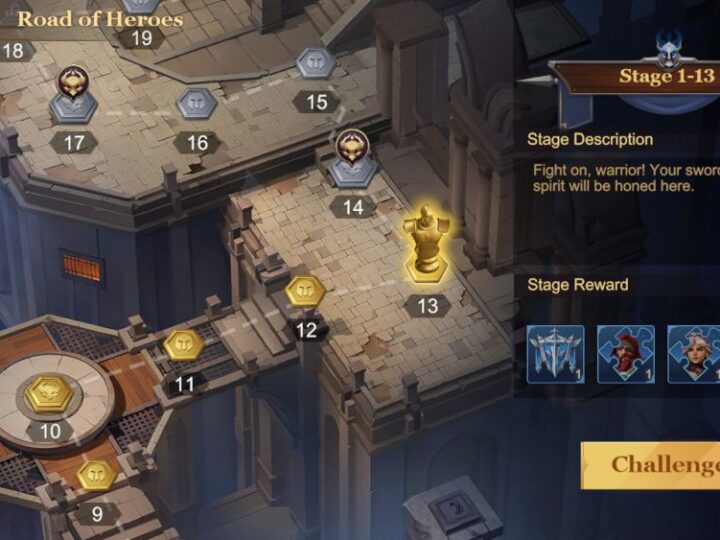Open stage 10 on the circular platform

click(50, 393)
